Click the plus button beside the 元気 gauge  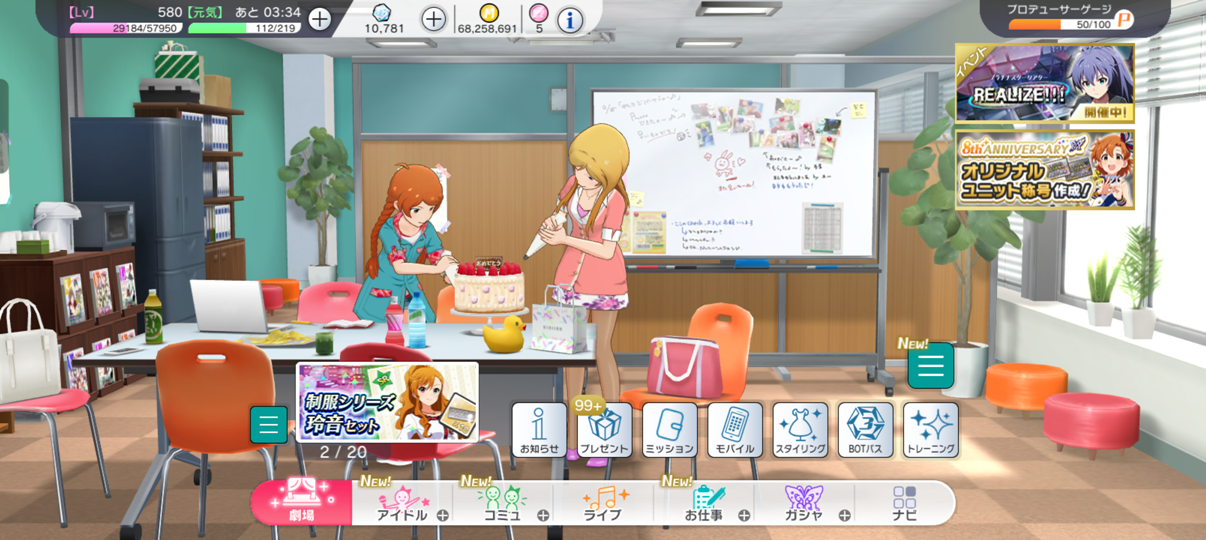coord(319,19)
